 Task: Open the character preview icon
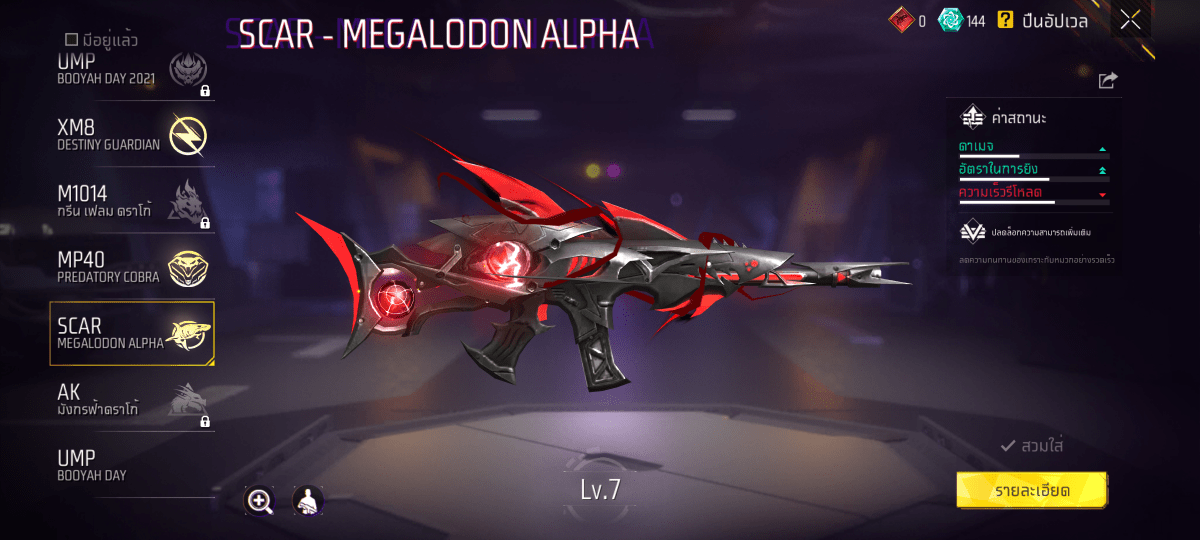tap(307, 501)
